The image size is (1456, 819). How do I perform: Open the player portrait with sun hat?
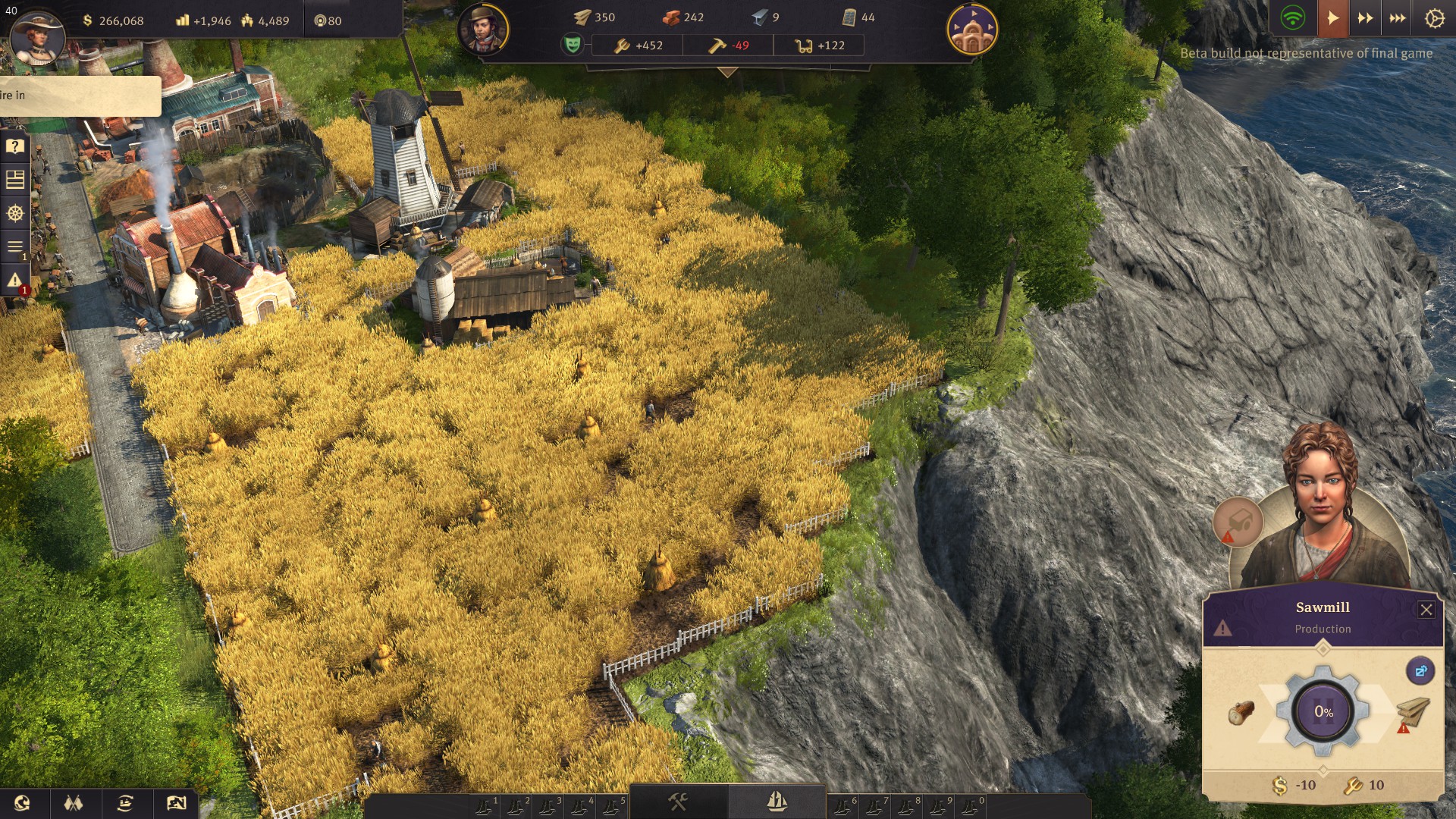pyautogui.click(x=37, y=38)
